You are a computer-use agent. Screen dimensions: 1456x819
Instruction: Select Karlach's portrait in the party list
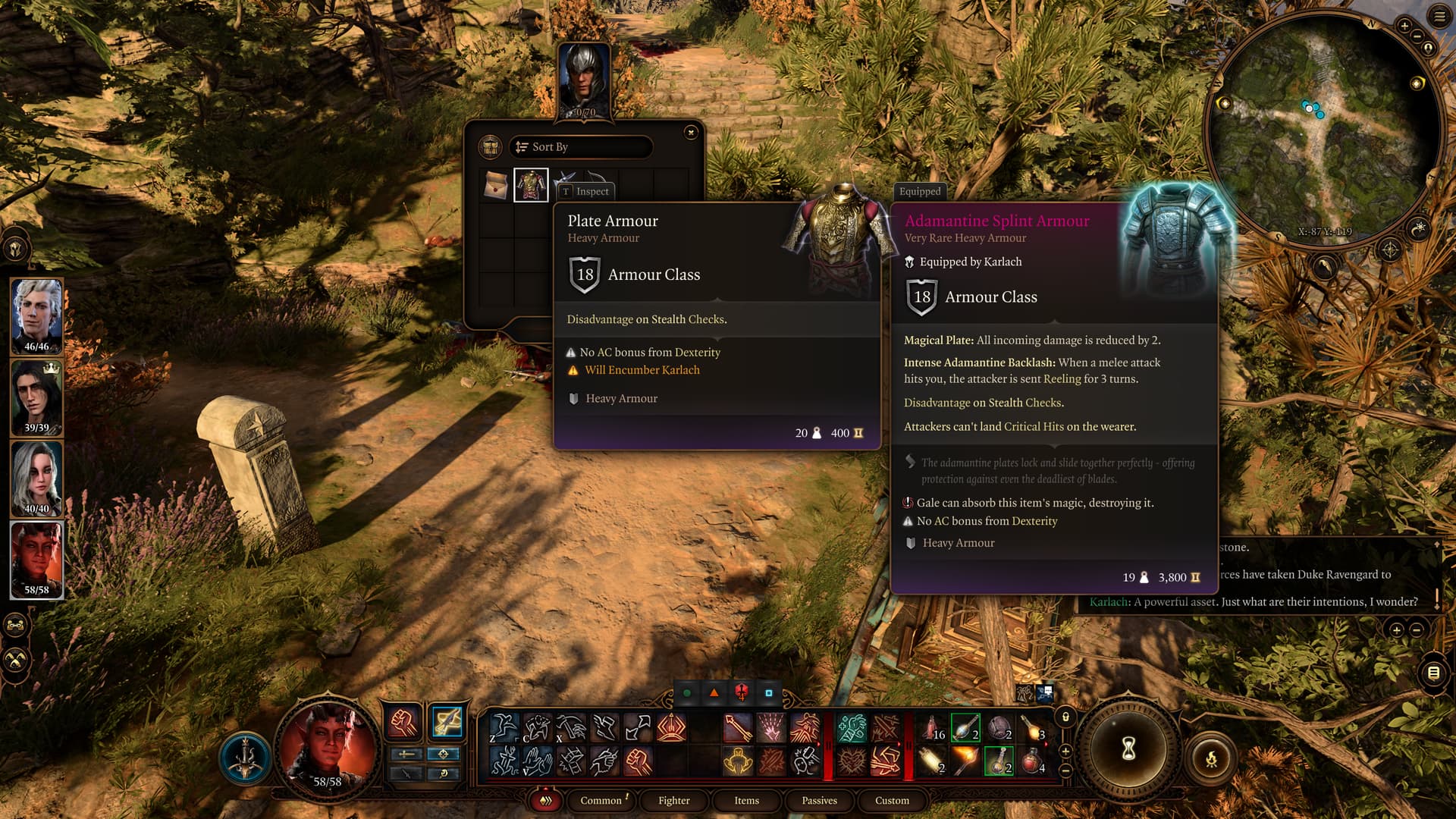point(36,560)
